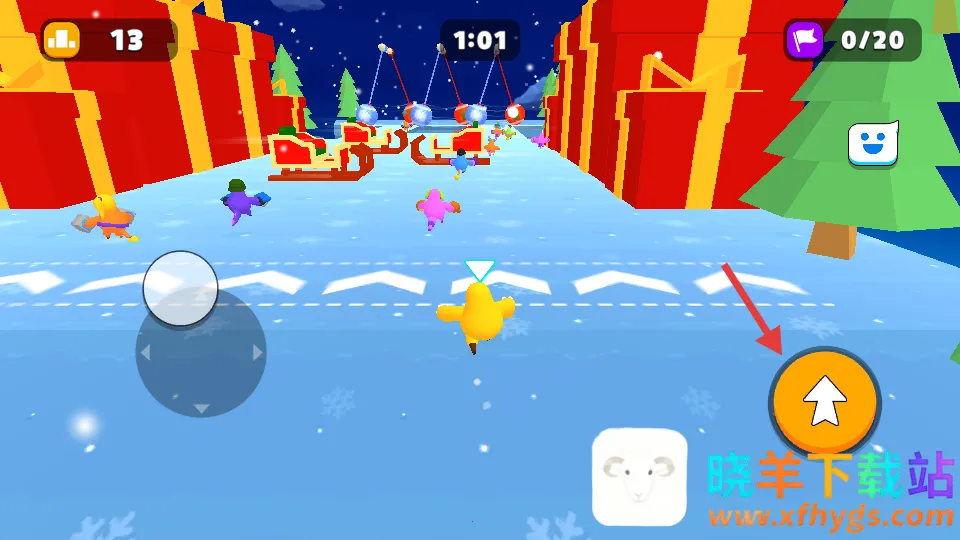Touch the virtual joystick knob
This screenshot has width=960, height=540.
pos(181,288)
